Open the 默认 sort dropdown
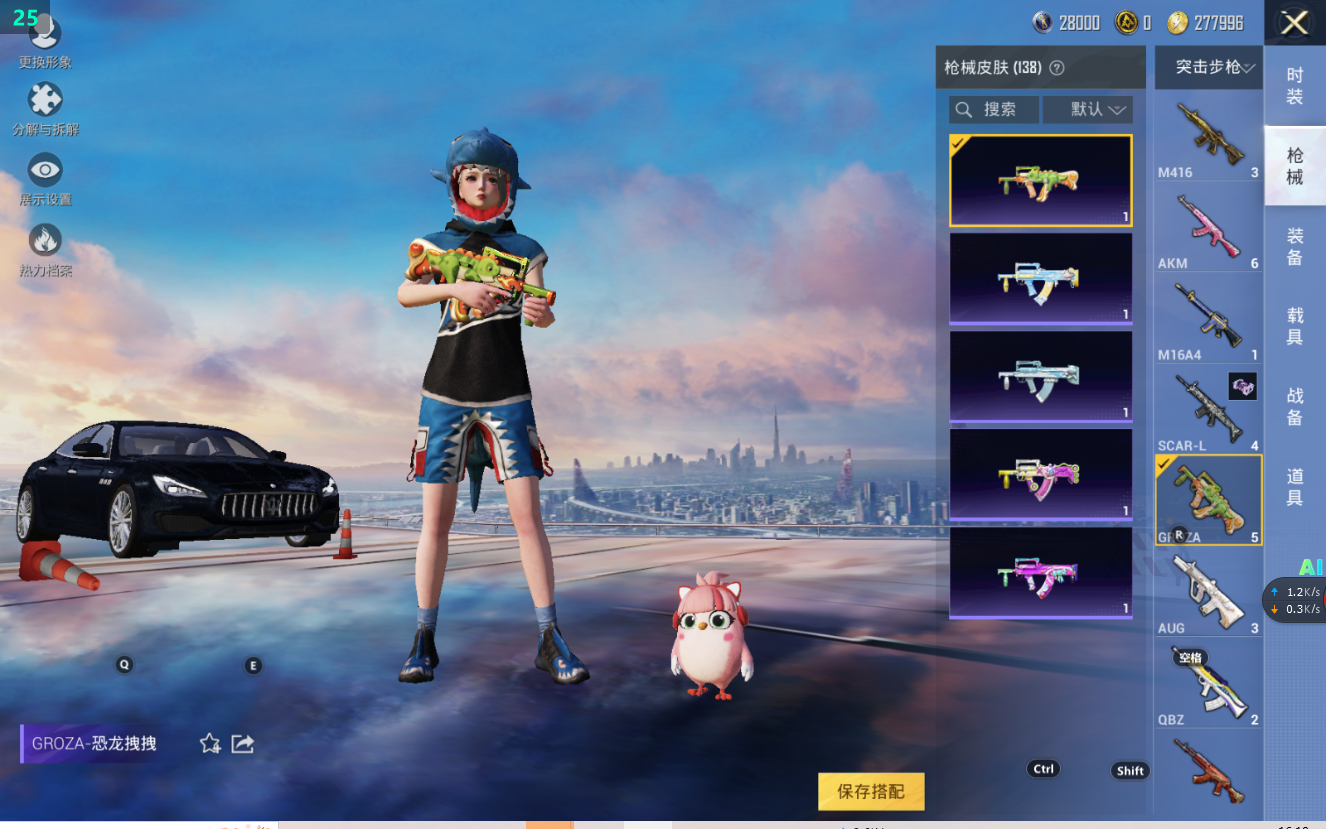This screenshot has width=1326, height=829. 1087,109
